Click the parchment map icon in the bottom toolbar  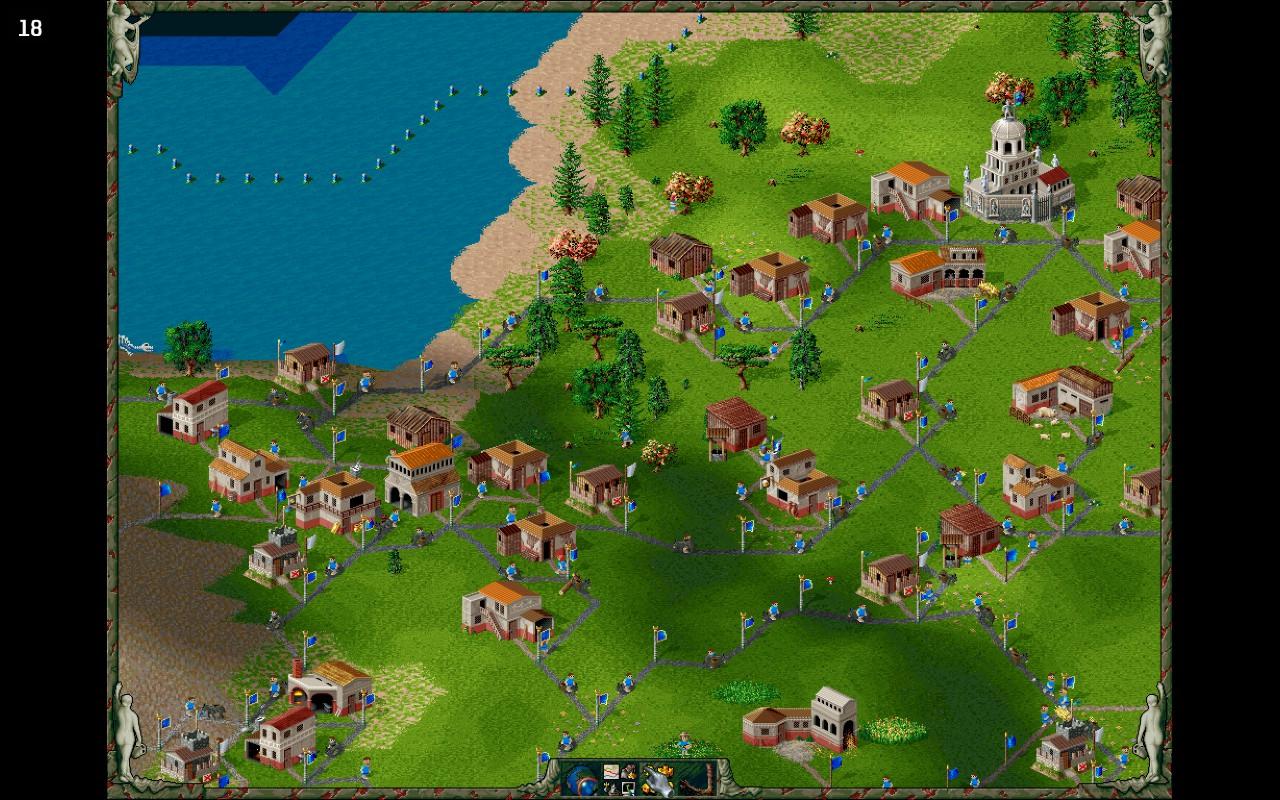tap(611, 771)
